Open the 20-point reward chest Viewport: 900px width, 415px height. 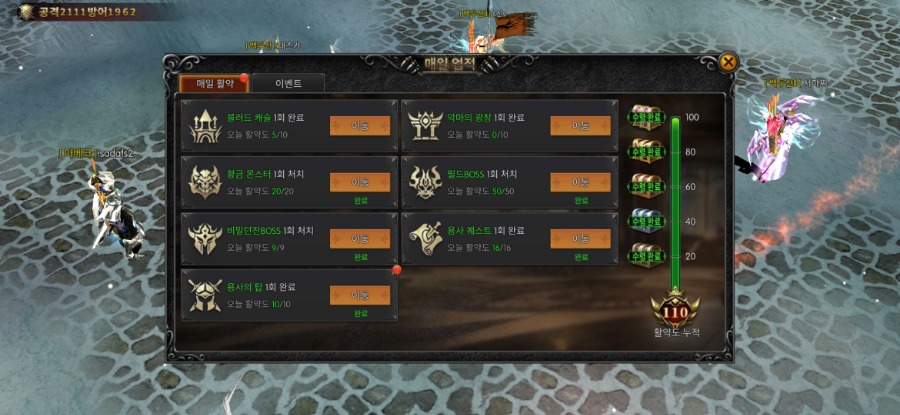click(x=644, y=255)
